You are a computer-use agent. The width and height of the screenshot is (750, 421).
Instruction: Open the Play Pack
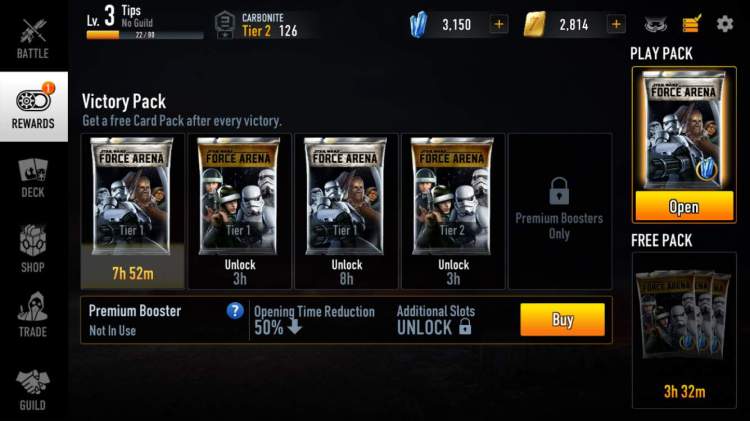pyautogui.click(x=683, y=207)
